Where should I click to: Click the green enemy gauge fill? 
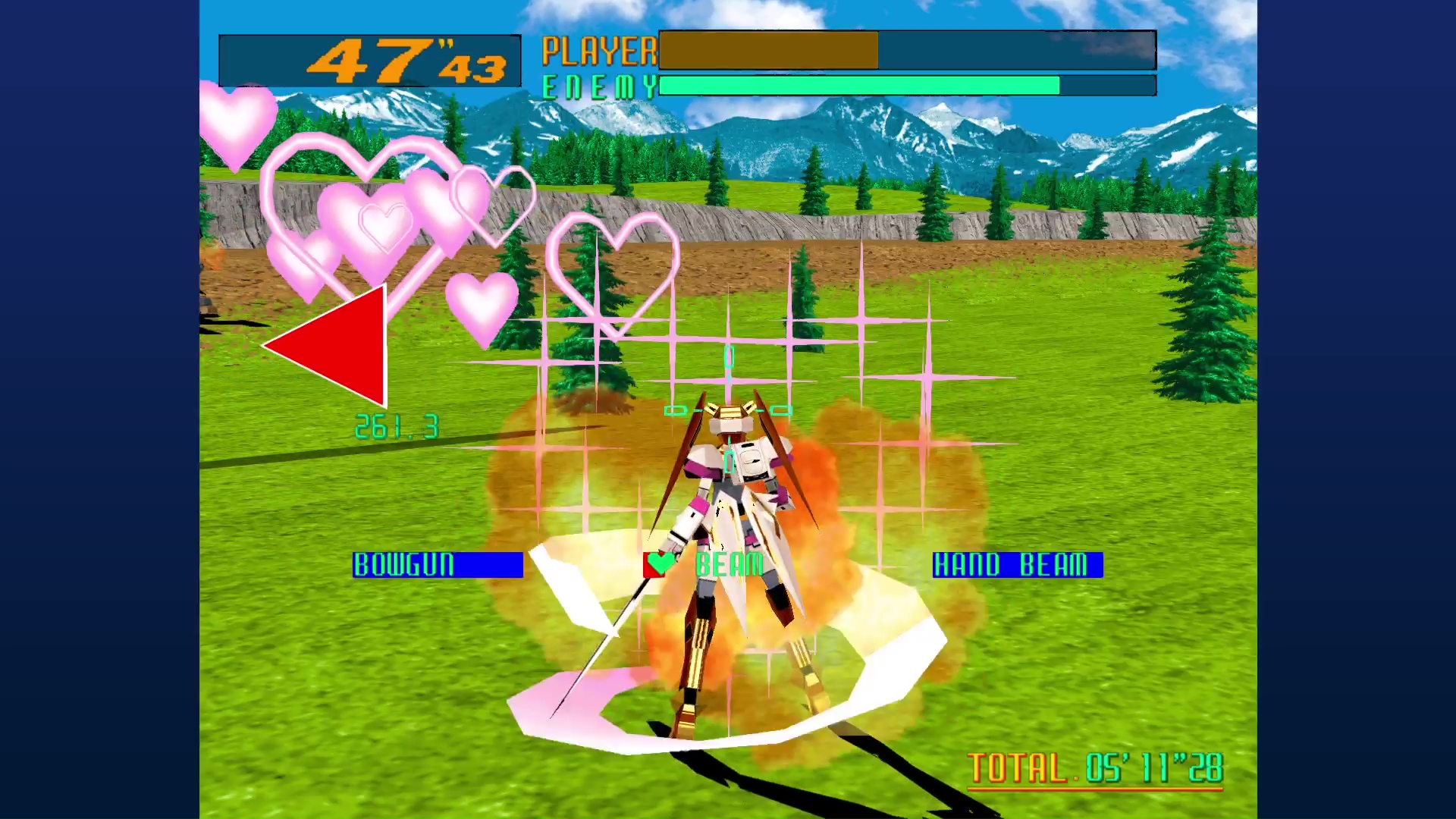coord(857,86)
